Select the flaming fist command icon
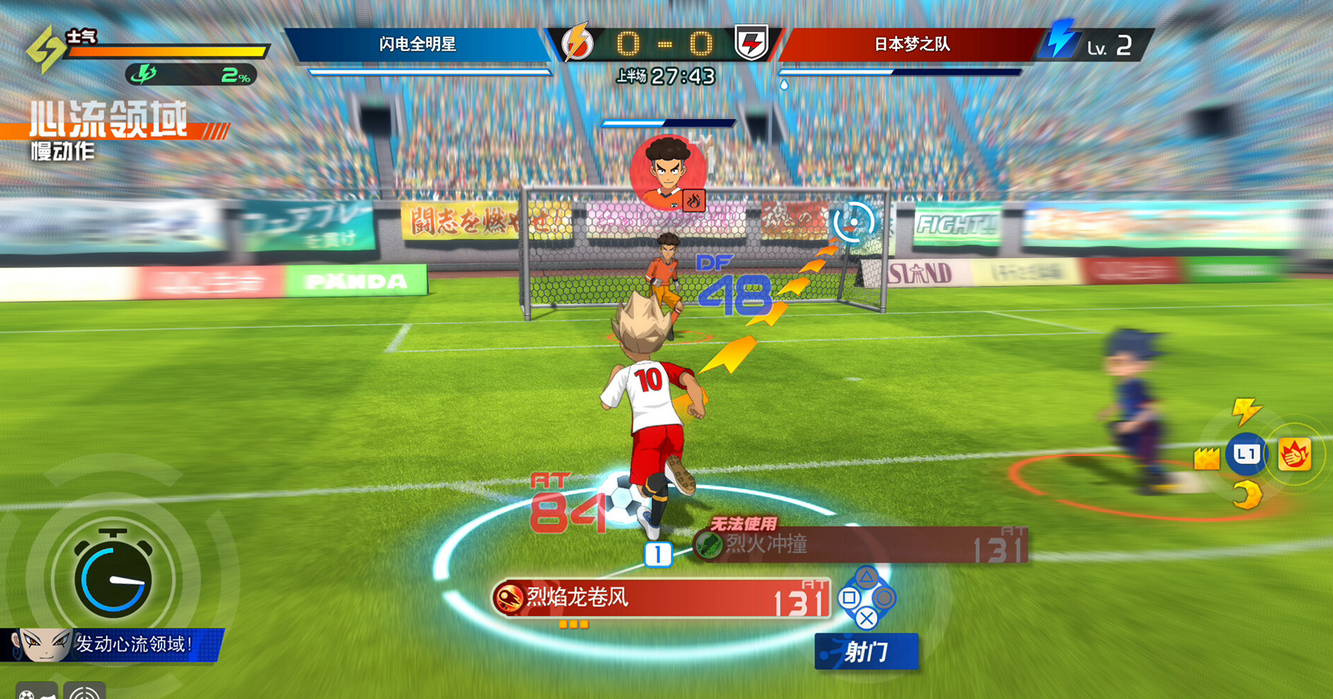 [1294, 455]
